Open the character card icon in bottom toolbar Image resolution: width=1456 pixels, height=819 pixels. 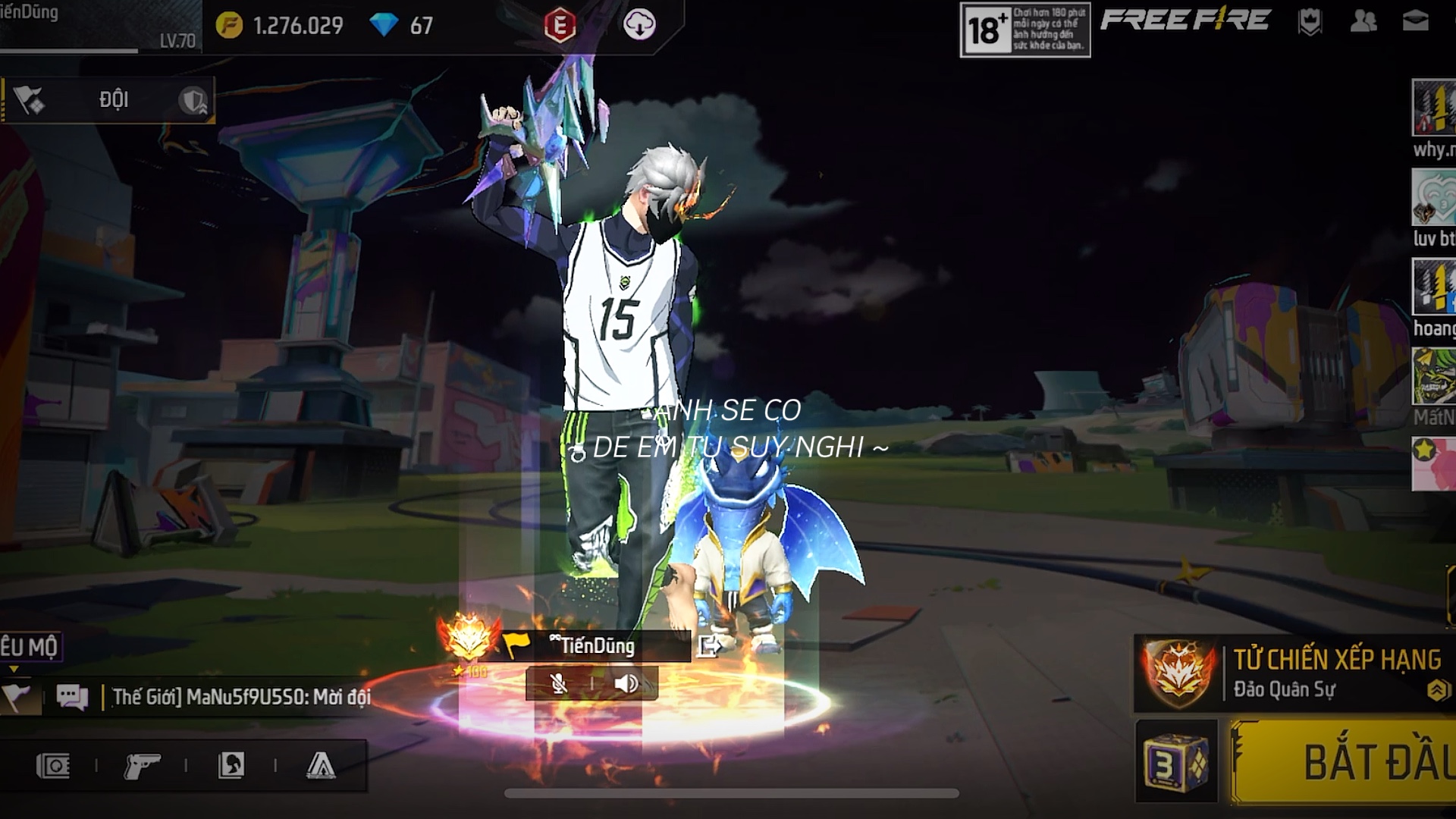pyautogui.click(x=231, y=766)
